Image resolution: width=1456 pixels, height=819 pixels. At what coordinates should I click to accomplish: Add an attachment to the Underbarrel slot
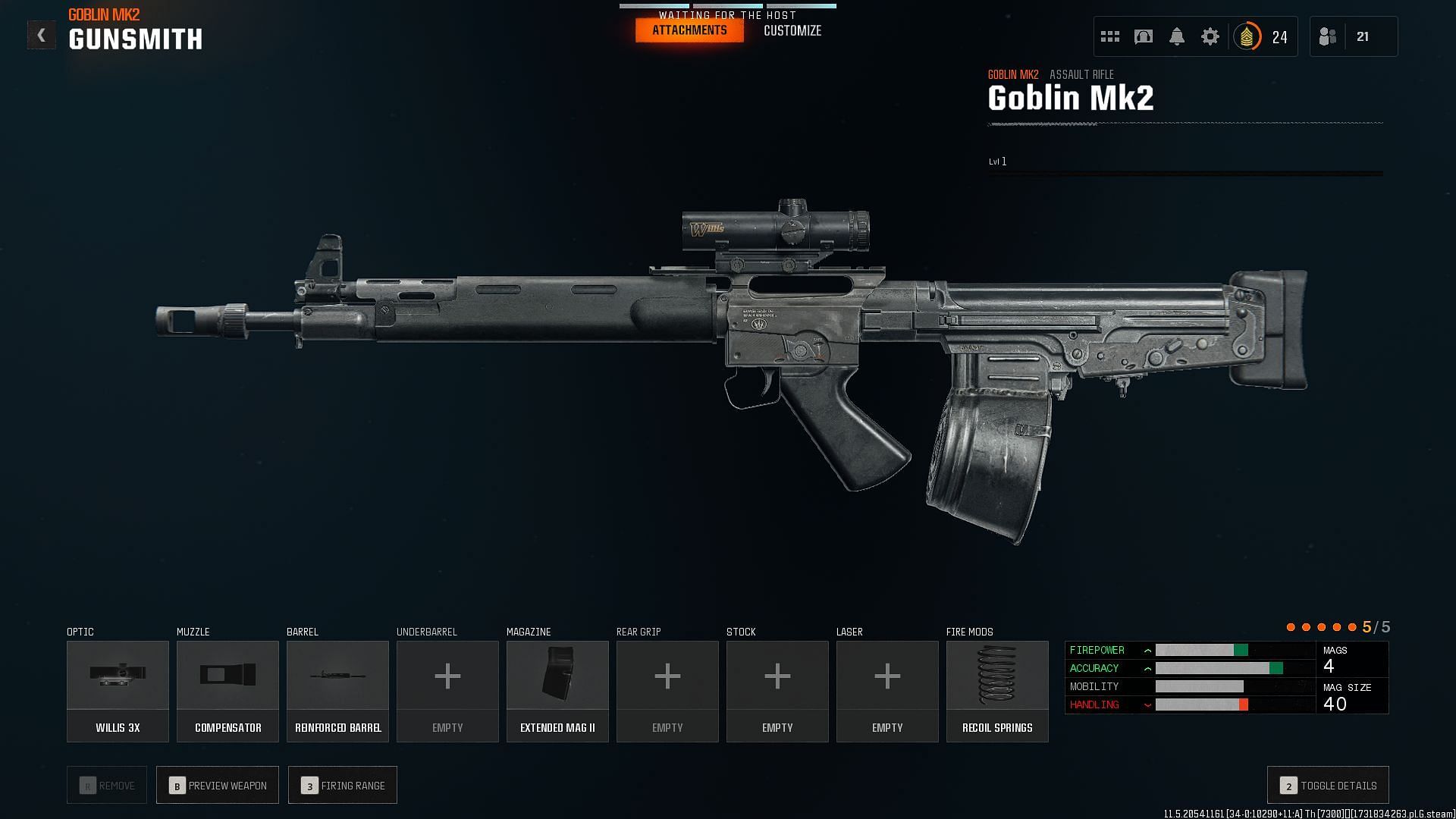pos(447,691)
